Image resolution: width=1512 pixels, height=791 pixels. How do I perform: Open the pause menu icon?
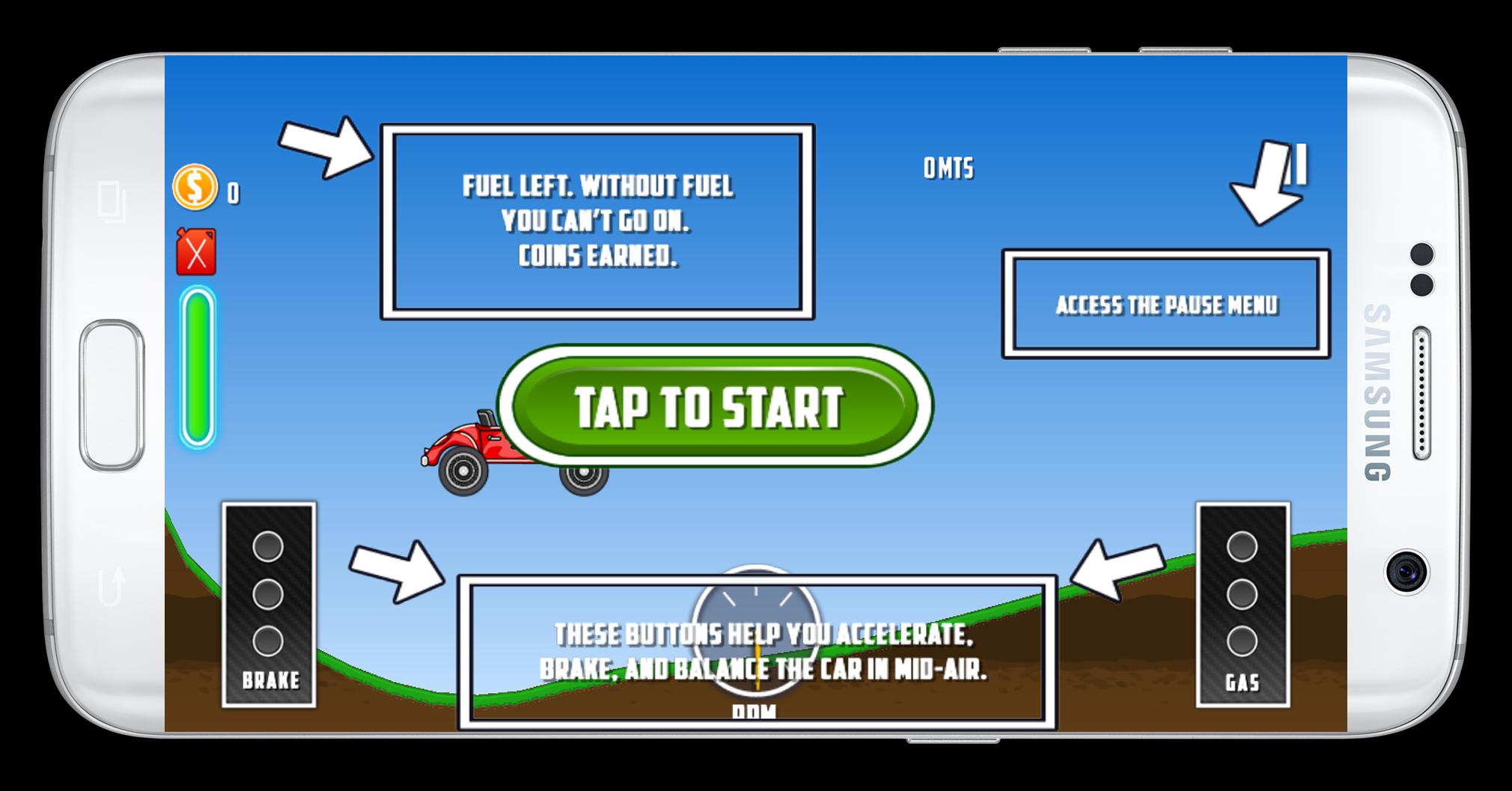pos(1297,164)
